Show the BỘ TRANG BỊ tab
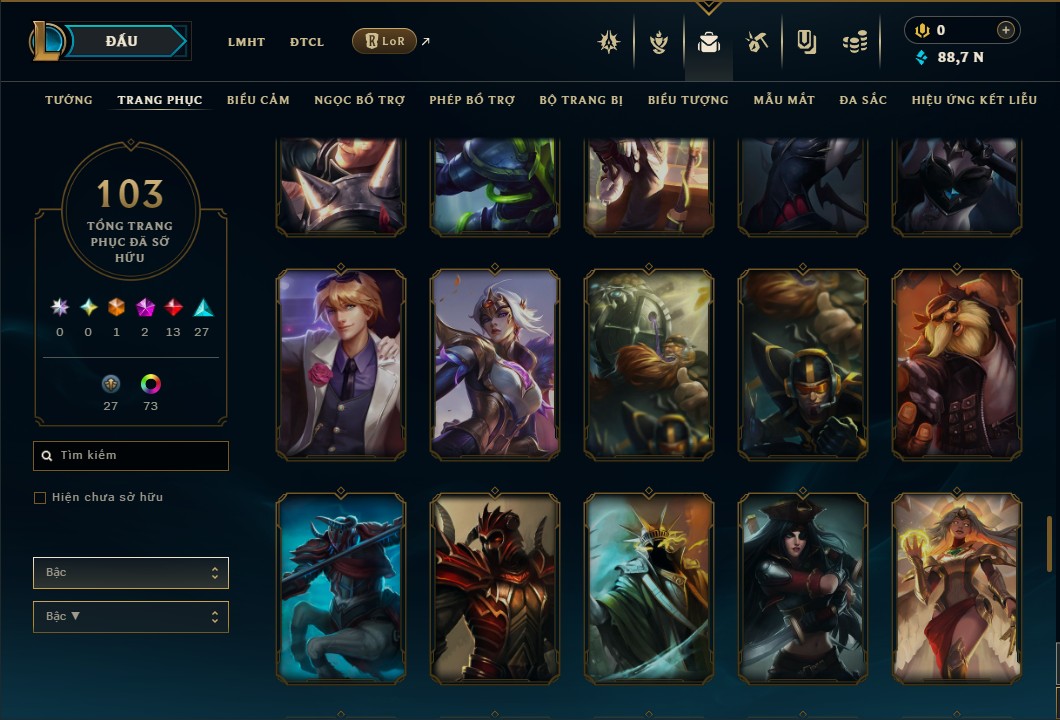The width and height of the screenshot is (1060, 720). pyautogui.click(x=581, y=100)
